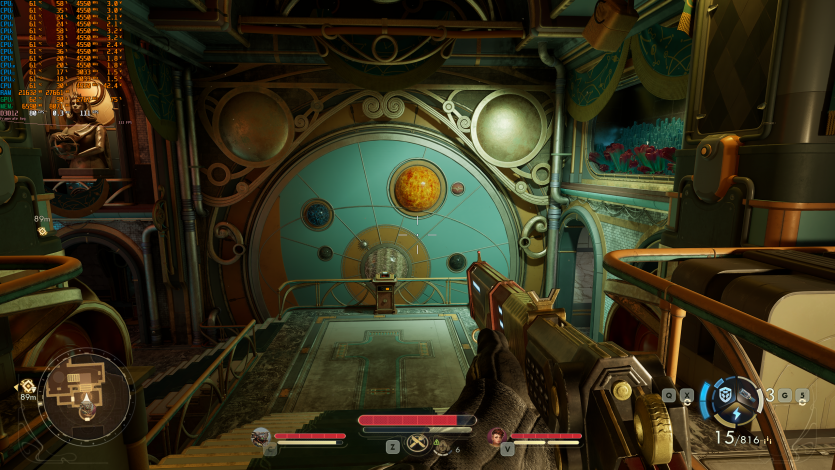
Task: Select the objective marker beside the minimap
Action: click(x=27, y=385)
